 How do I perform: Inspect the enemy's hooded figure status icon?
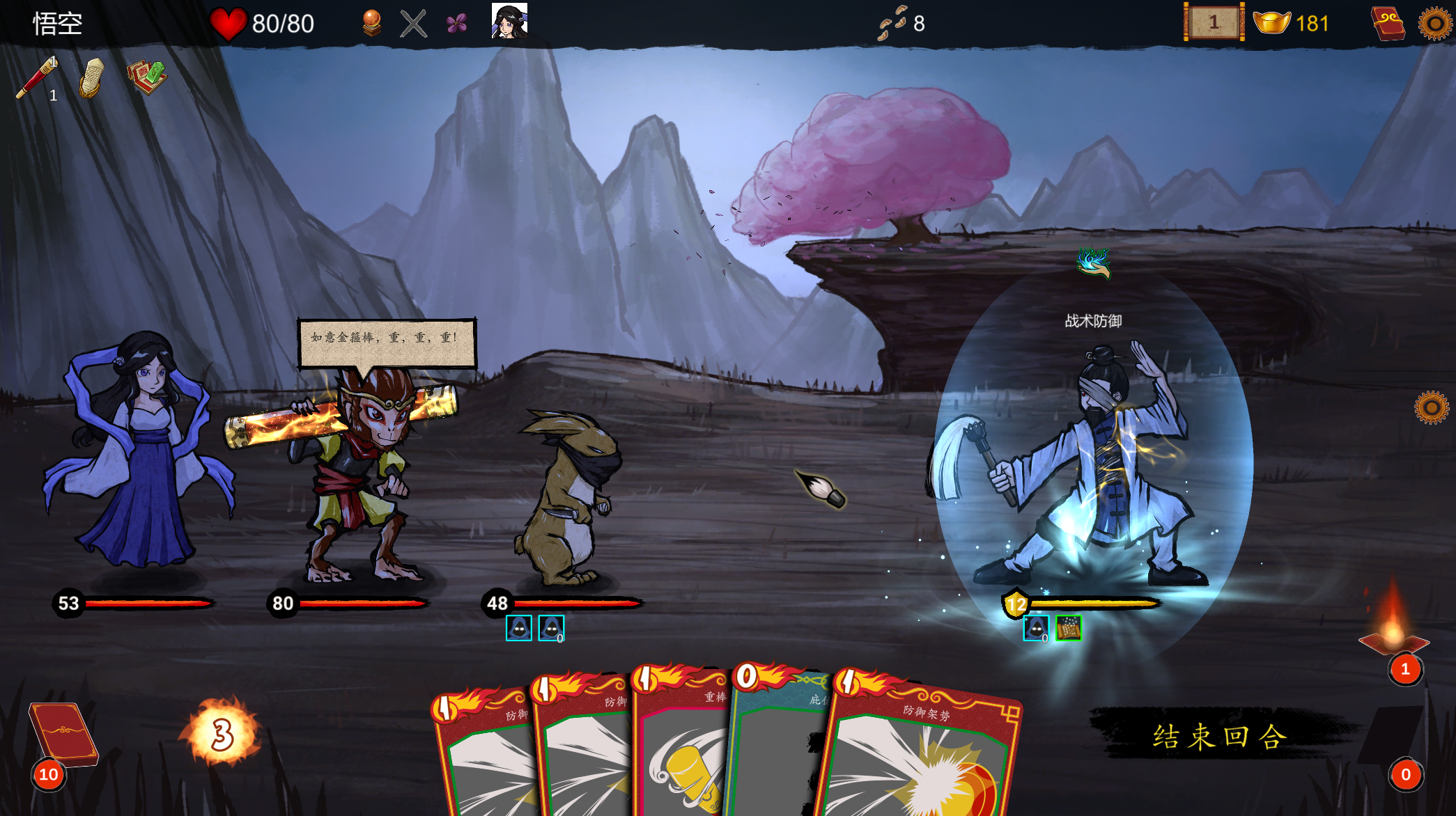click(x=1036, y=628)
